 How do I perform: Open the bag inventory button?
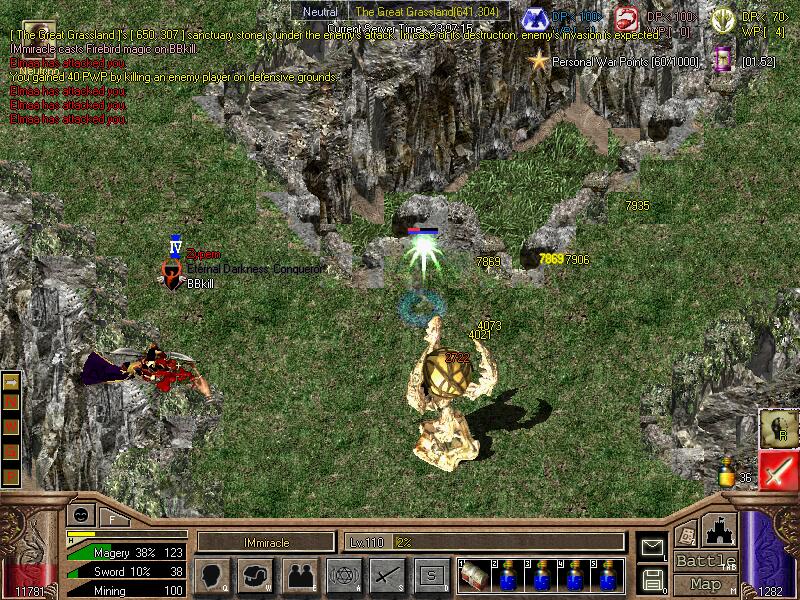[255, 575]
